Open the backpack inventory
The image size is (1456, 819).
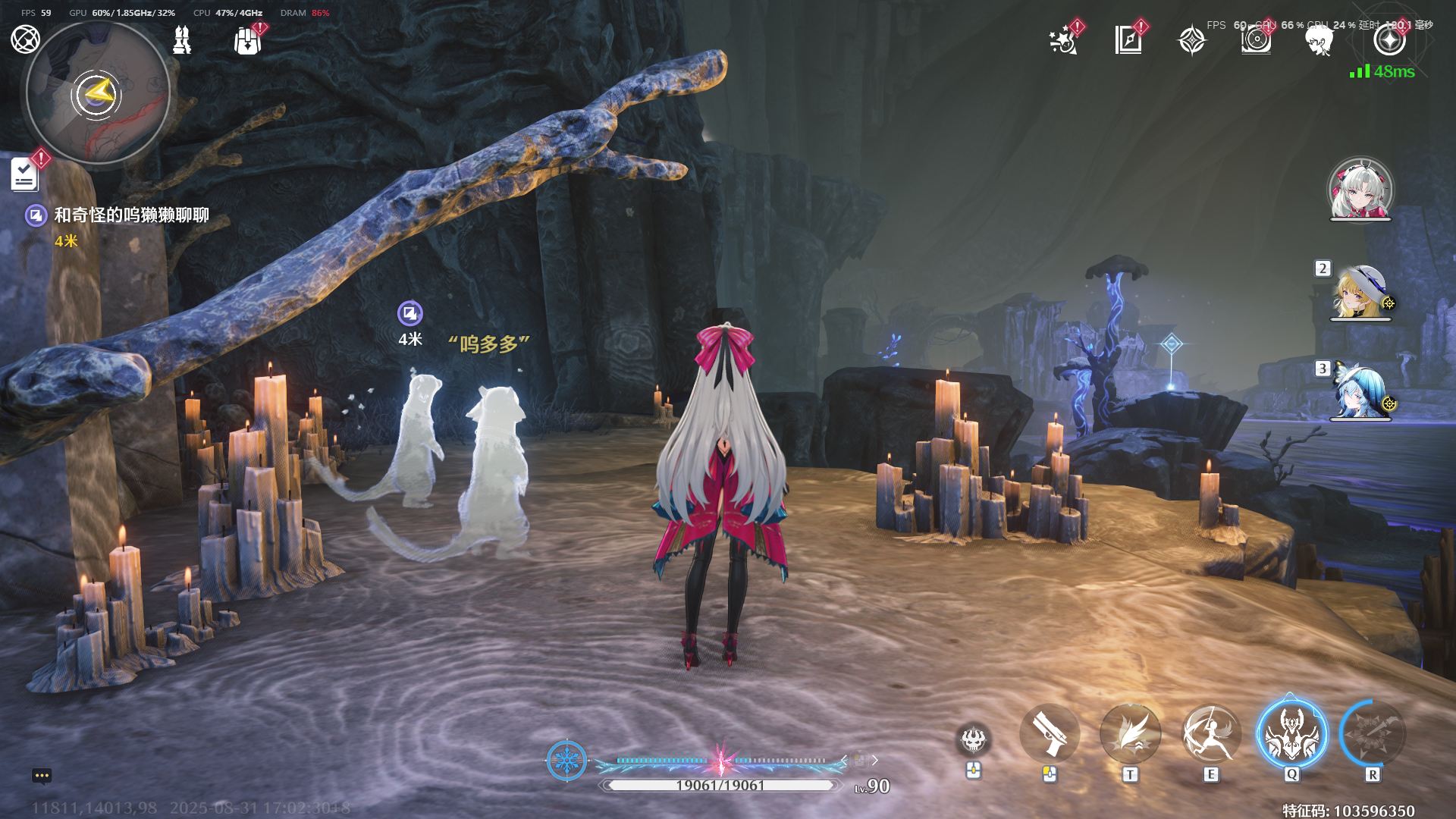pyautogui.click(x=247, y=41)
